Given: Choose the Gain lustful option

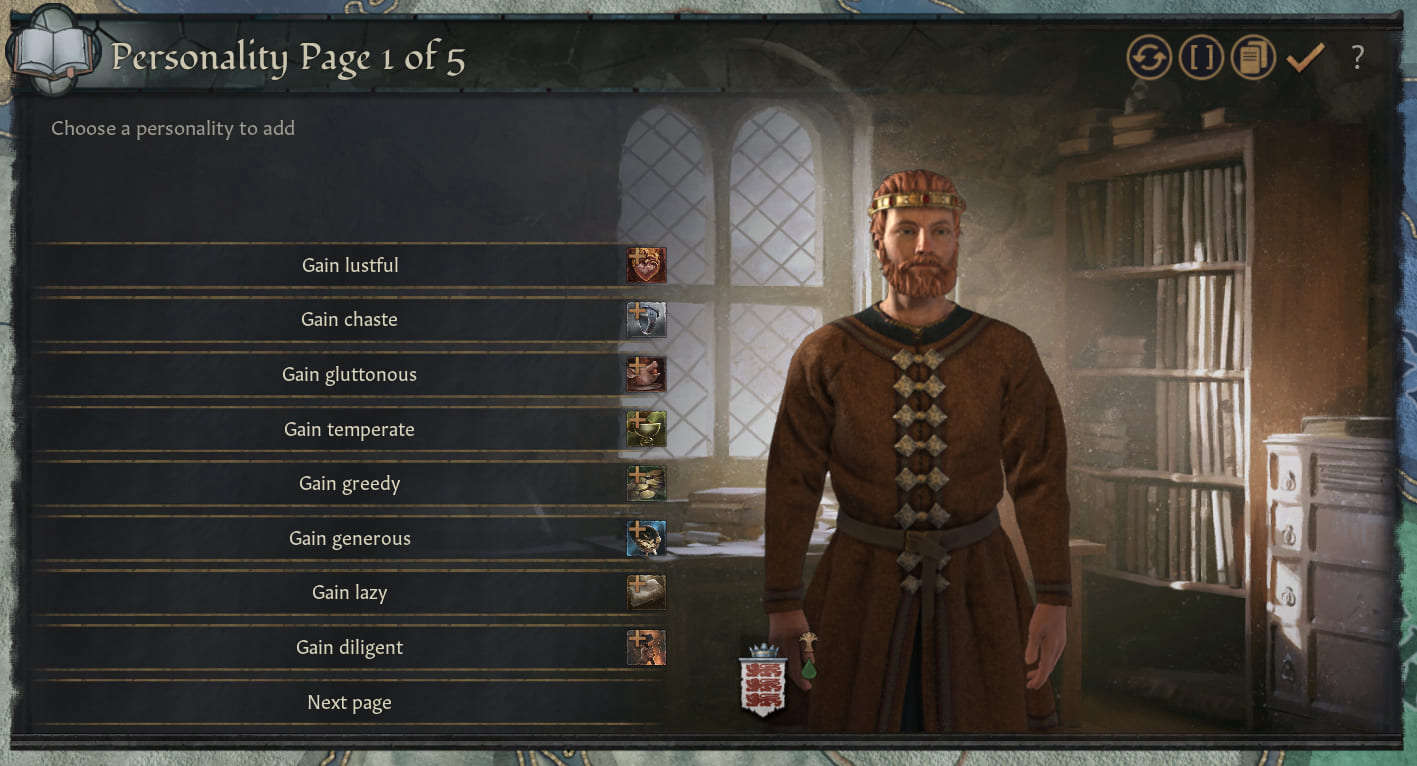Looking at the screenshot, I should (350, 265).
